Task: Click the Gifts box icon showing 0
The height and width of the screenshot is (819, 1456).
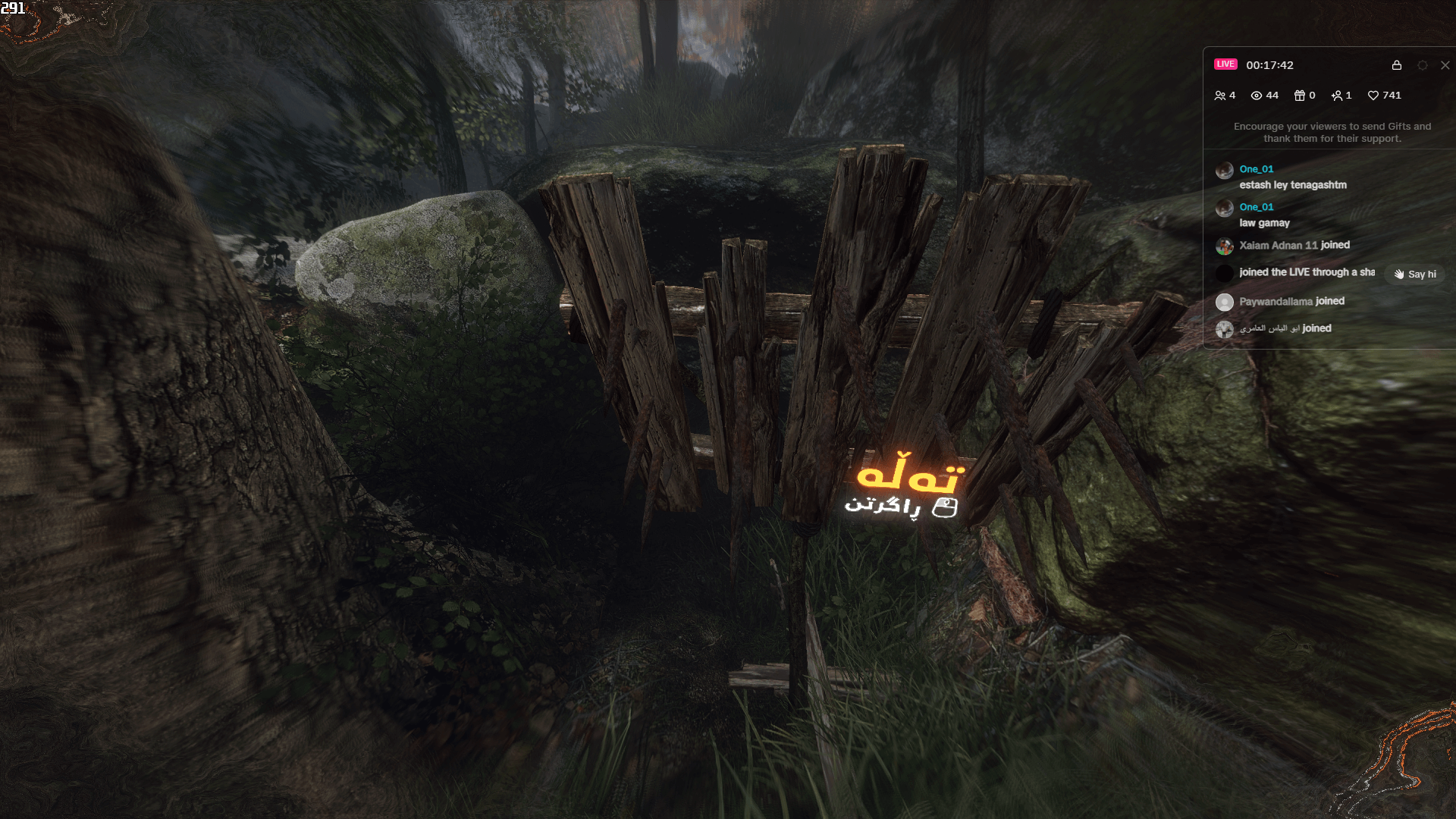Action: [x=1299, y=96]
